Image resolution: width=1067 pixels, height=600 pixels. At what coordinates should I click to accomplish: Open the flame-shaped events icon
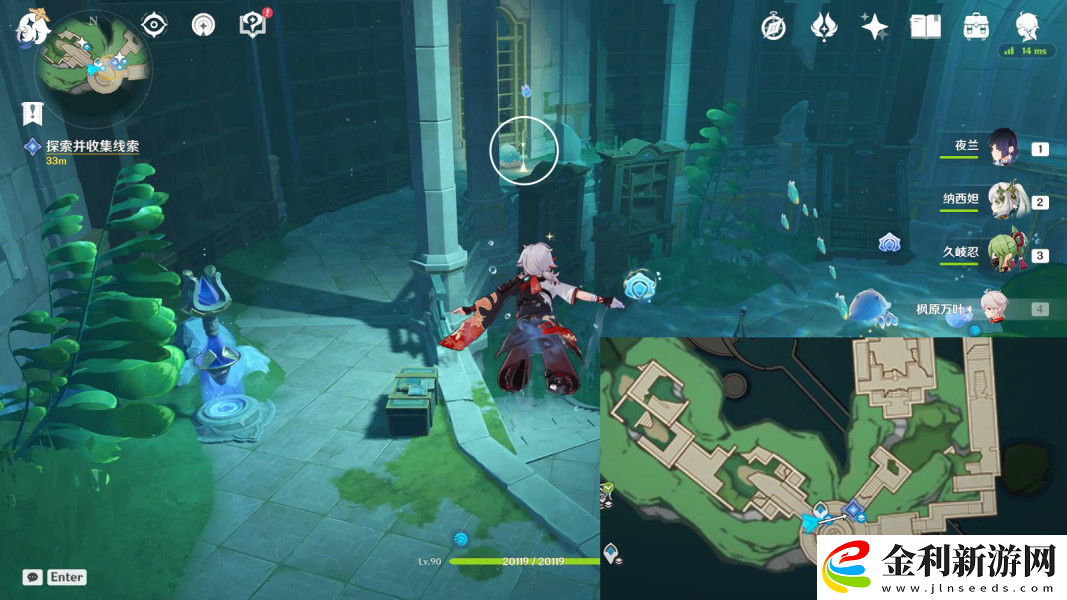(823, 27)
